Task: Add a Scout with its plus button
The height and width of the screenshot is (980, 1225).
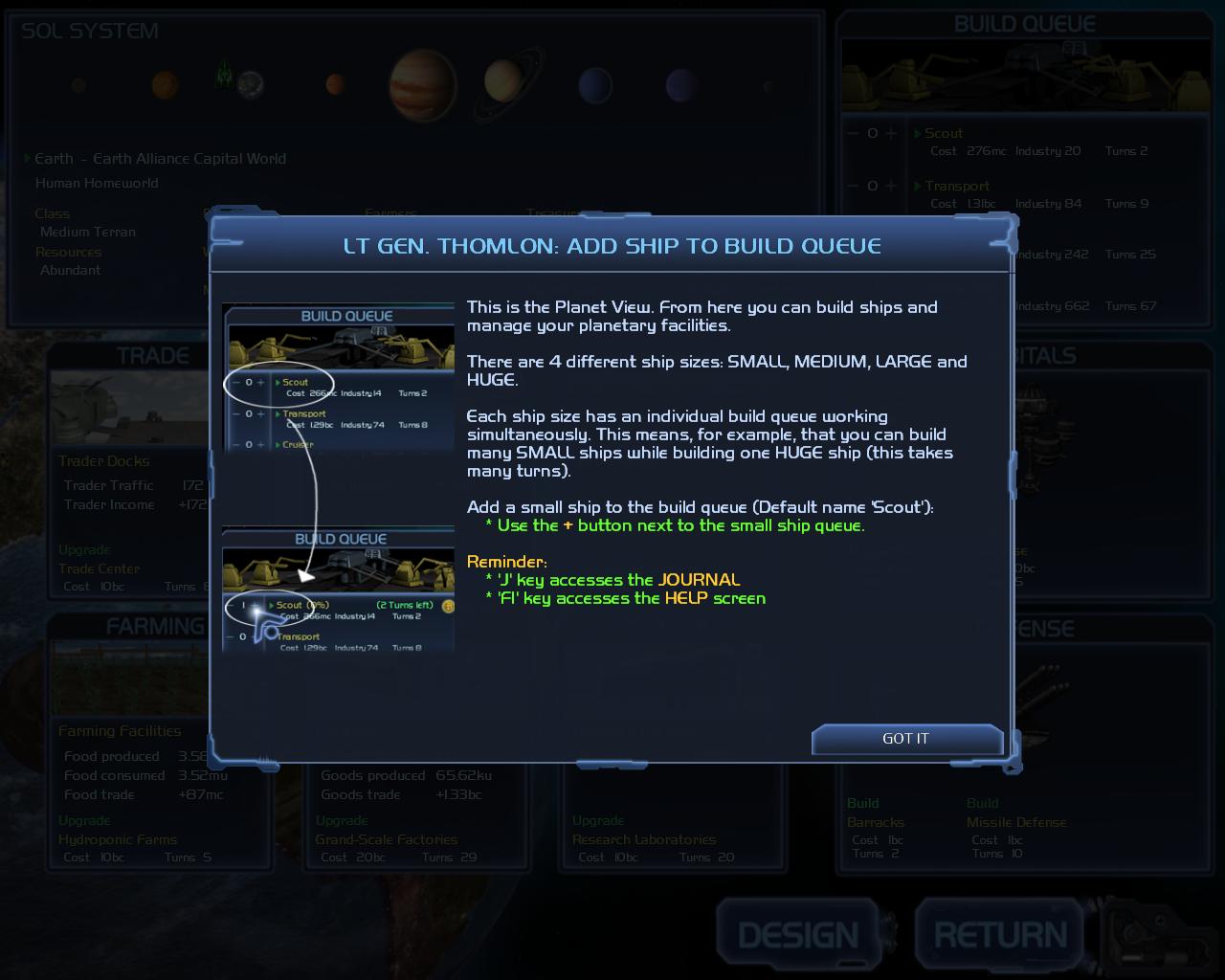Action: [x=891, y=134]
